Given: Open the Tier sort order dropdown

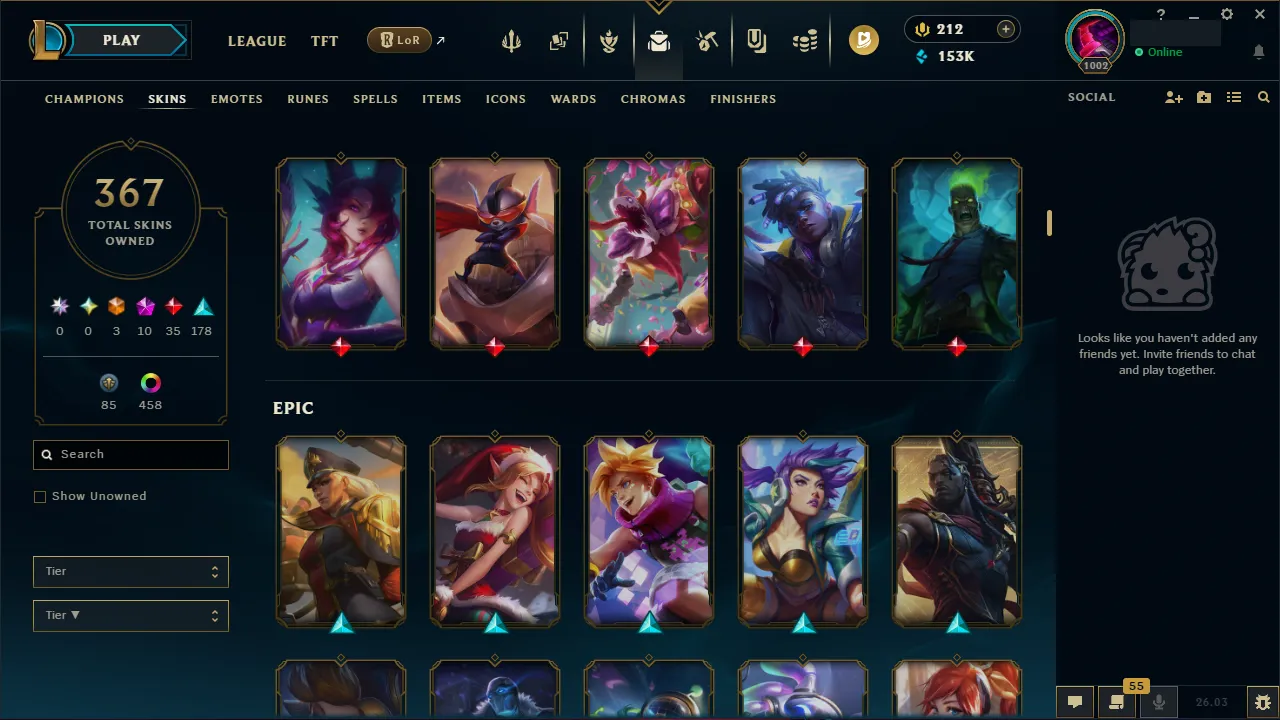Looking at the screenshot, I should (x=130, y=615).
